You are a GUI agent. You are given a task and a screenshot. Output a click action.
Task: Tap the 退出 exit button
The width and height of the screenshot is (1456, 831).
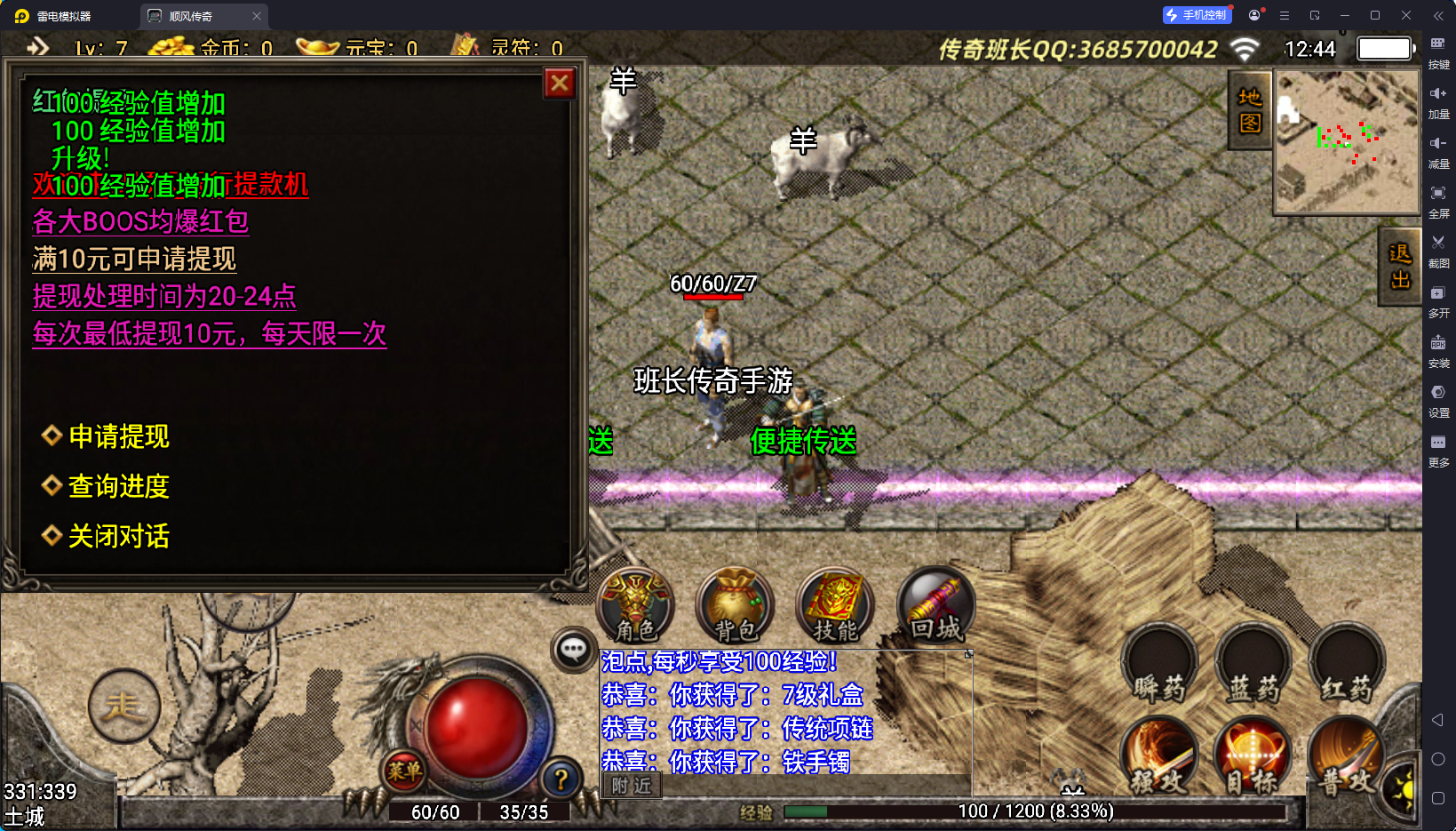tap(1400, 267)
